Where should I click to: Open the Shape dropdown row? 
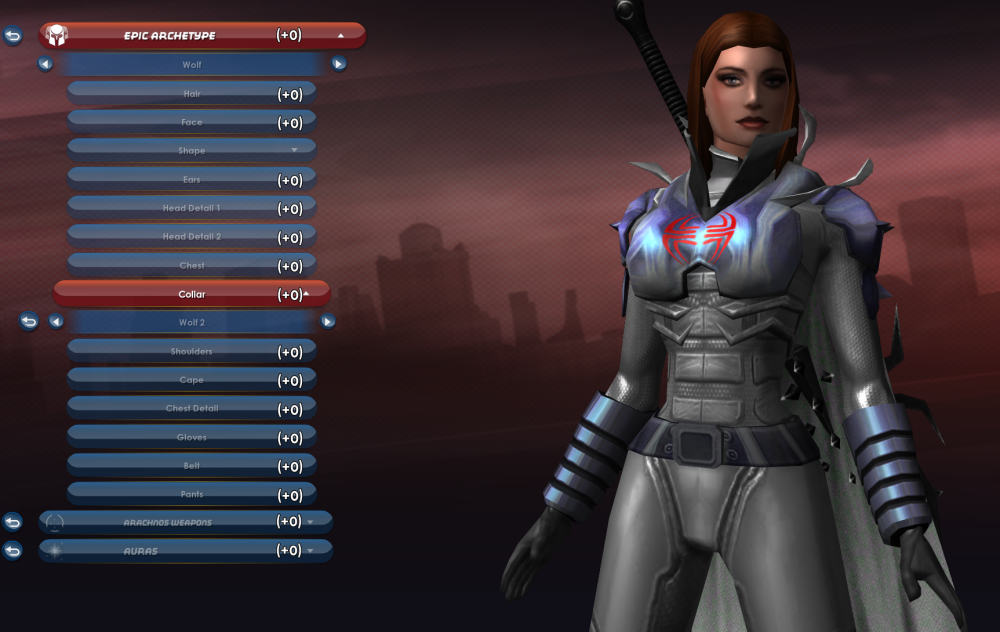pyautogui.click(x=192, y=151)
